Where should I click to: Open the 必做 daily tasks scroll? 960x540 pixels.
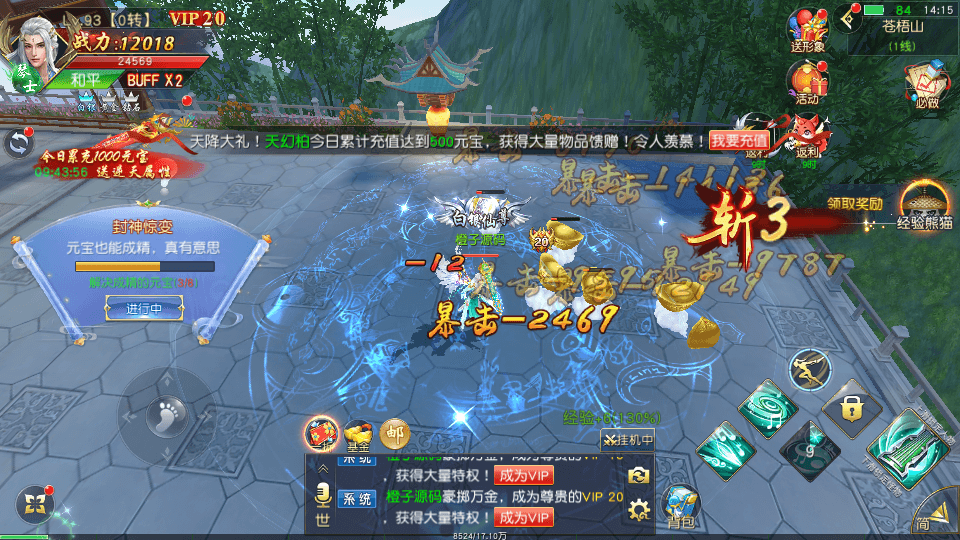coord(926,85)
